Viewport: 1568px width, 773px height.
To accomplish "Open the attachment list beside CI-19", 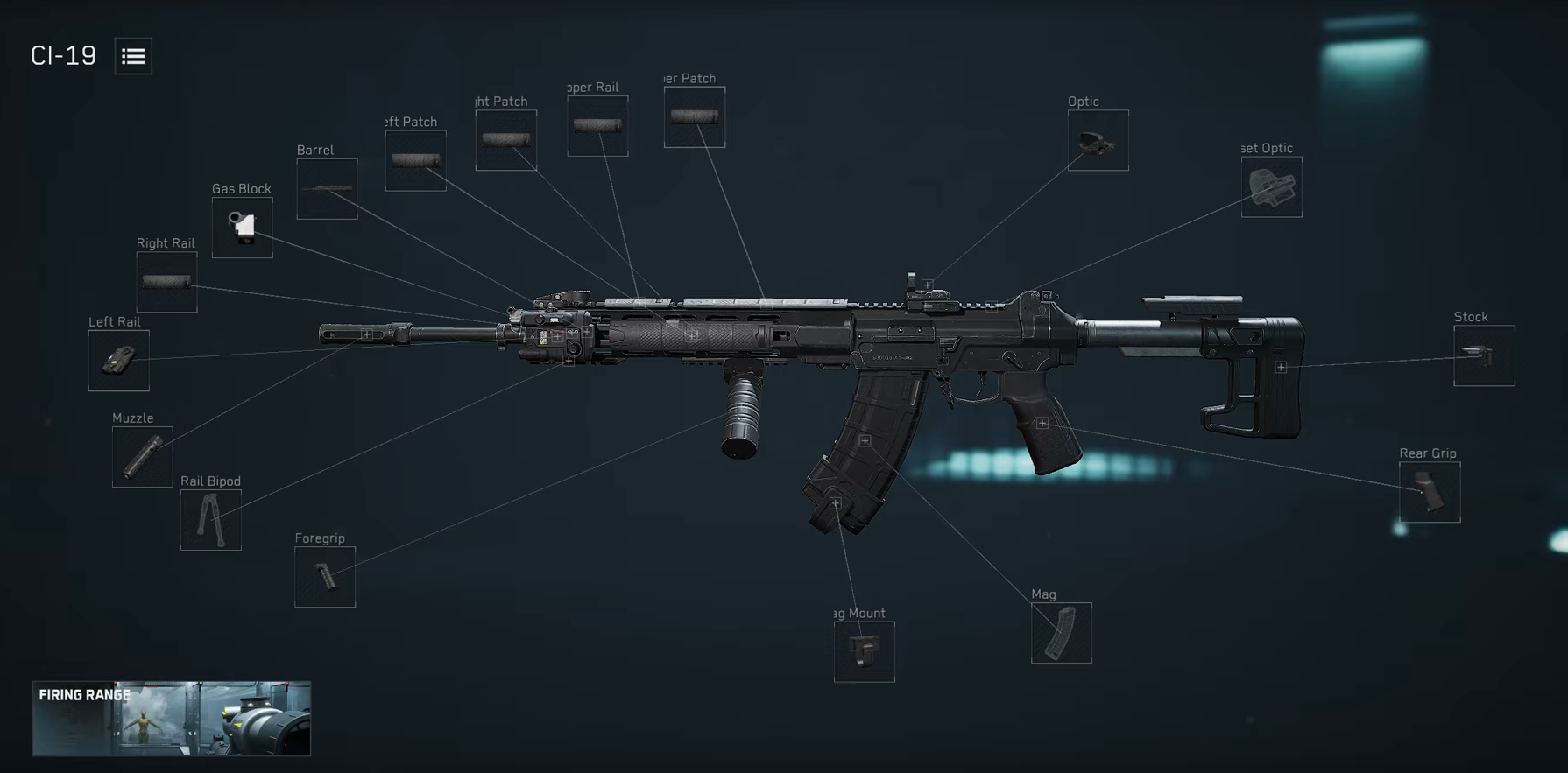I will [133, 55].
